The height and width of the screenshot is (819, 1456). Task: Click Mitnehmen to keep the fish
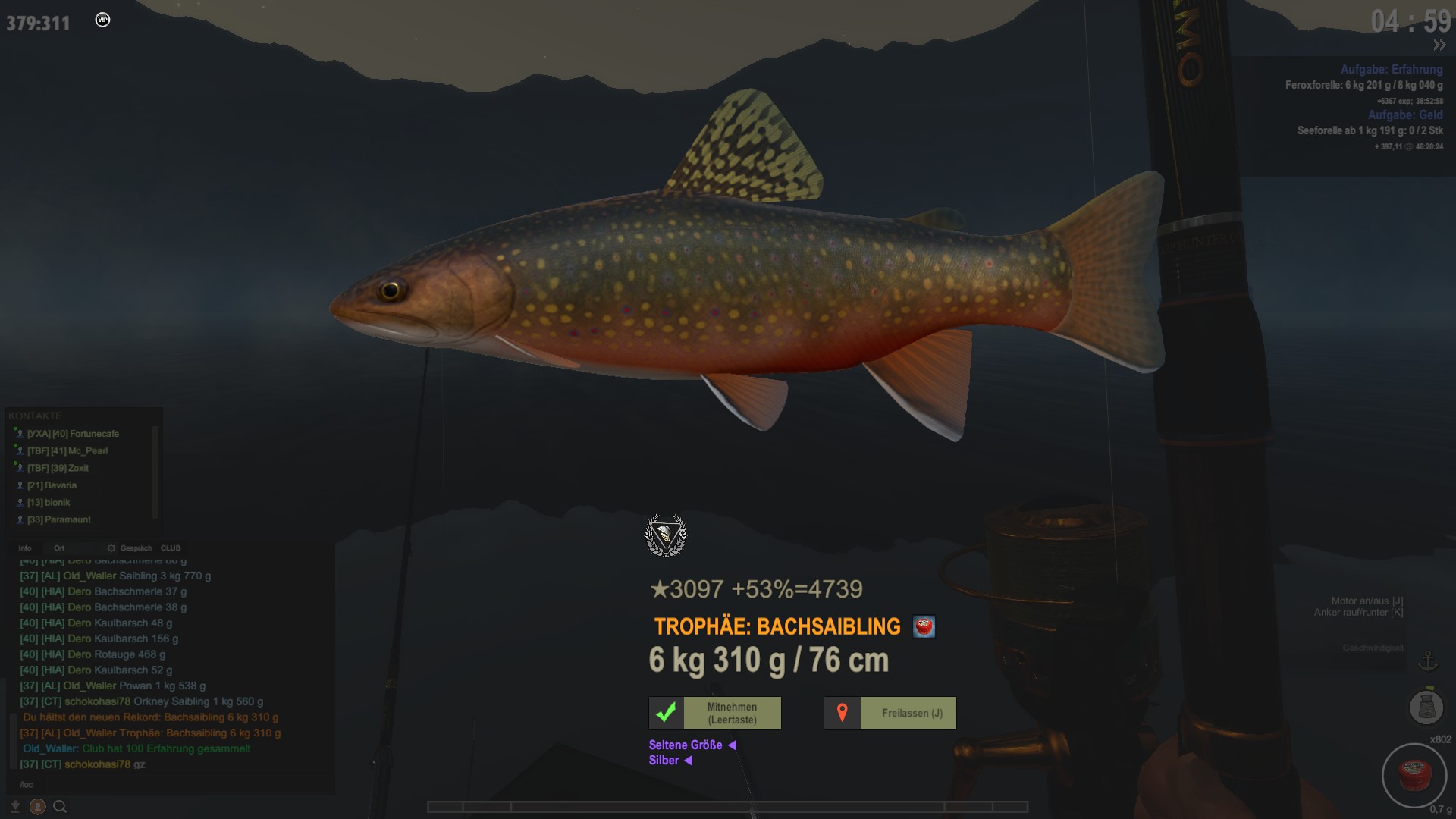pos(714,713)
